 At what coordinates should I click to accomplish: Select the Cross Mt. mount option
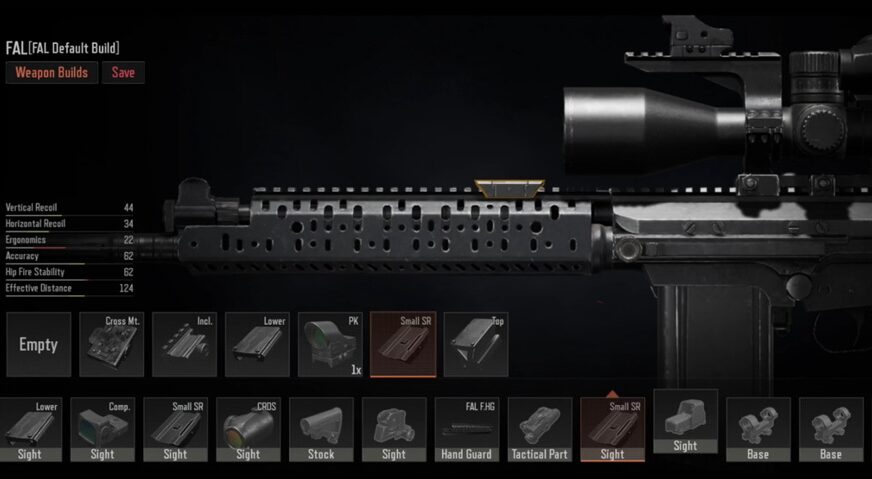pos(112,344)
